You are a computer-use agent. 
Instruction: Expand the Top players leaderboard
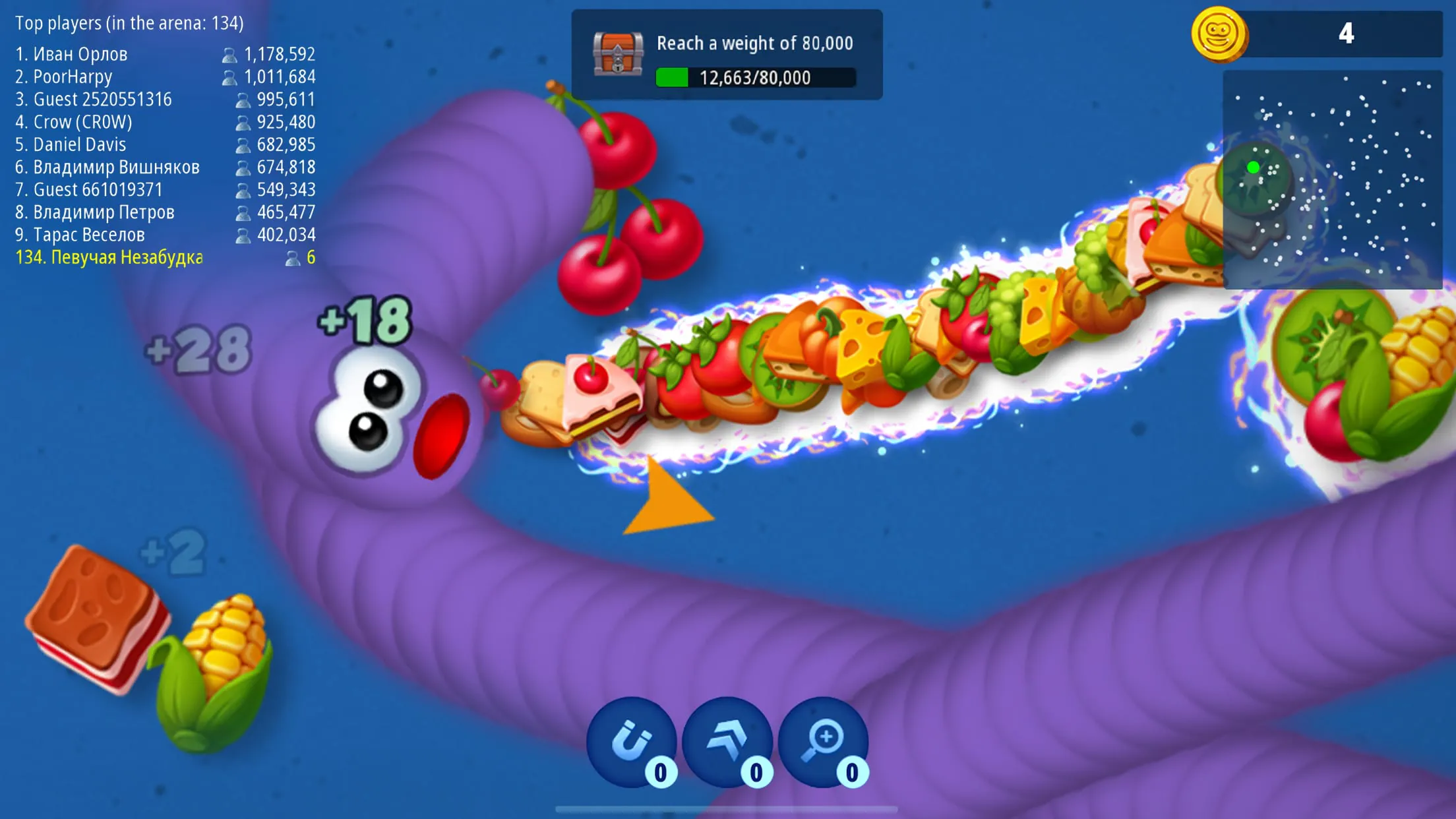(x=130, y=22)
